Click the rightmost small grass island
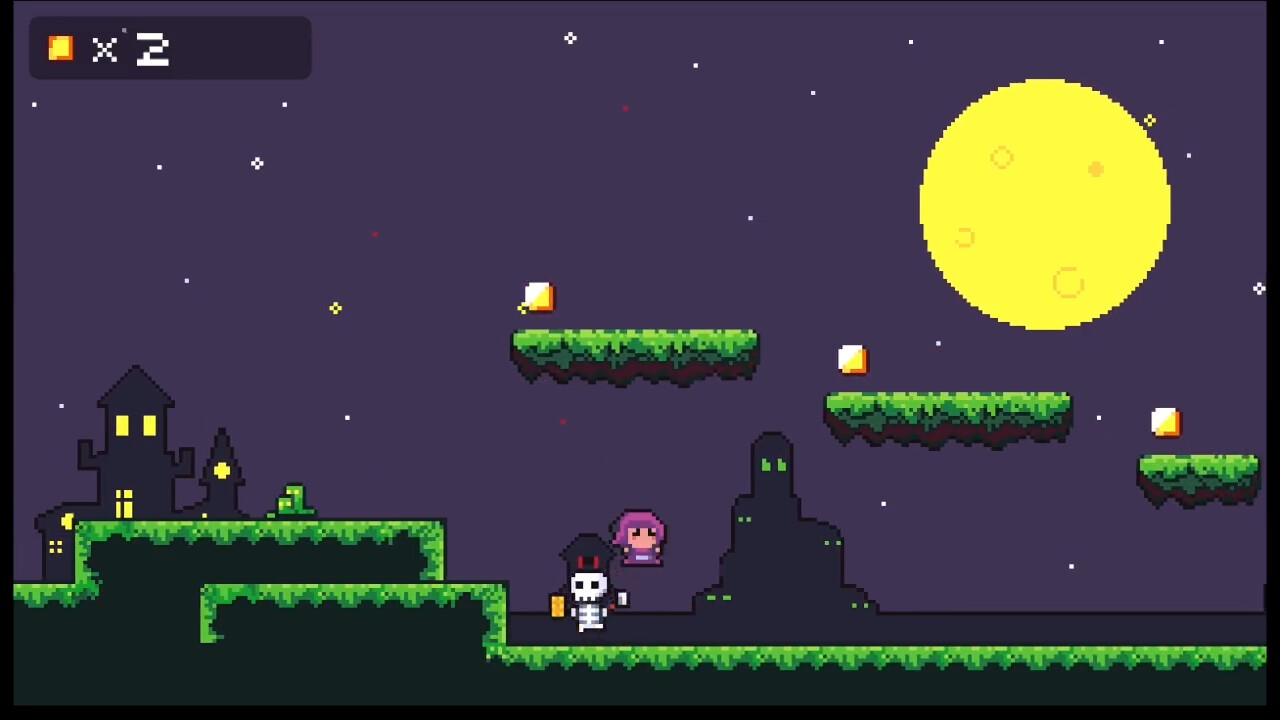This screenshot has width=1280, height=720. (1197, 475)
